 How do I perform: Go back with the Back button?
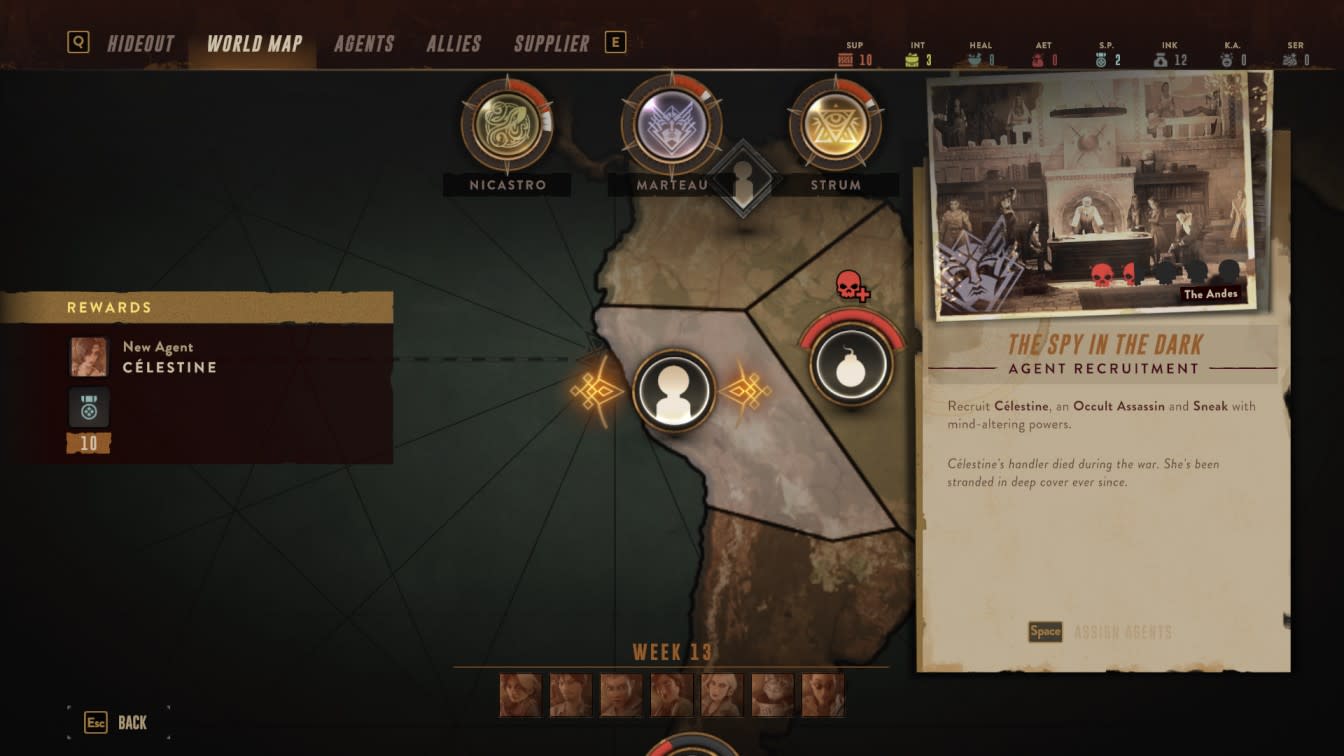[x=118, y=722]
